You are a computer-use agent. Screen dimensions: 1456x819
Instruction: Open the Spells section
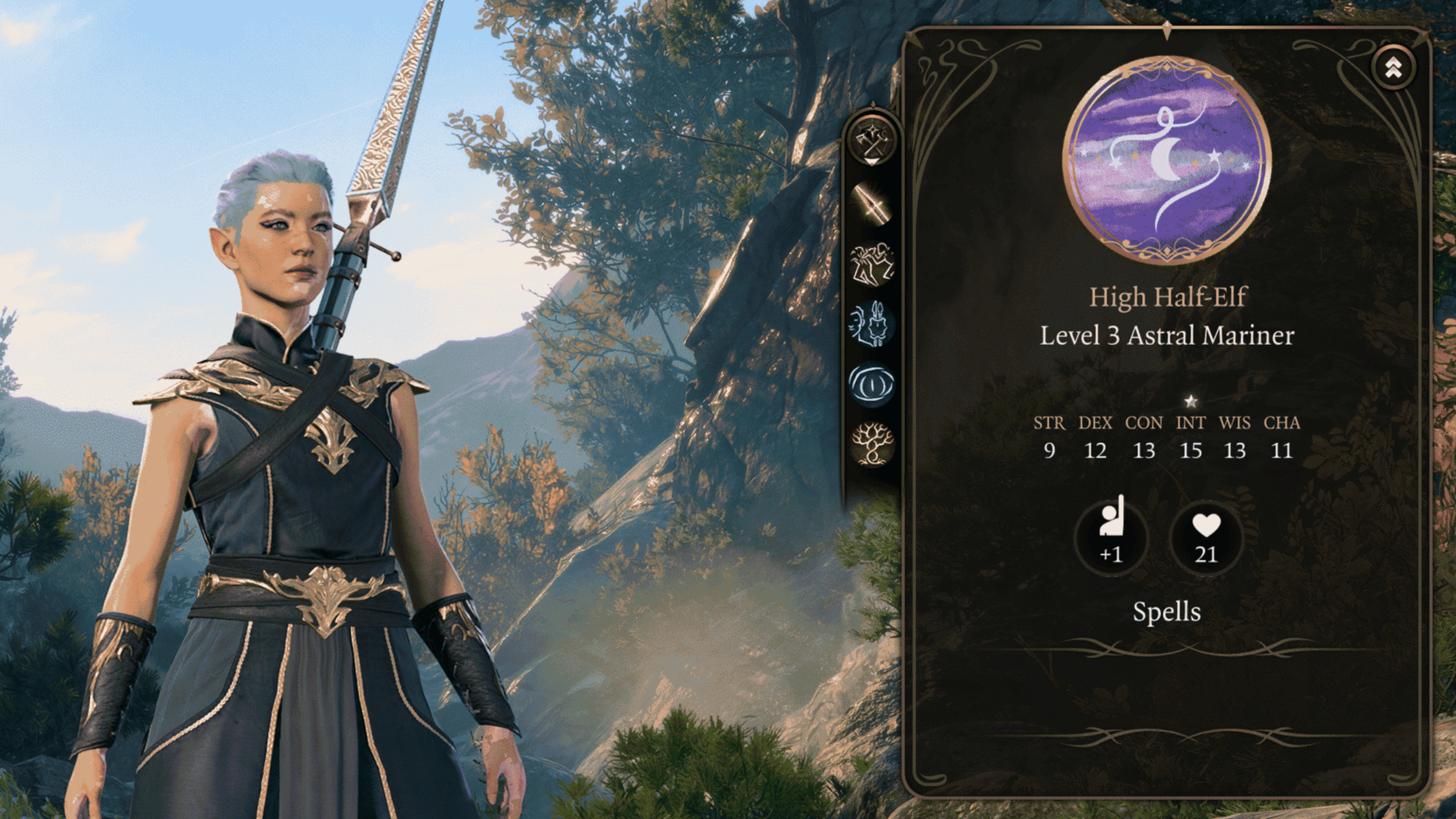pos(1166,612)
